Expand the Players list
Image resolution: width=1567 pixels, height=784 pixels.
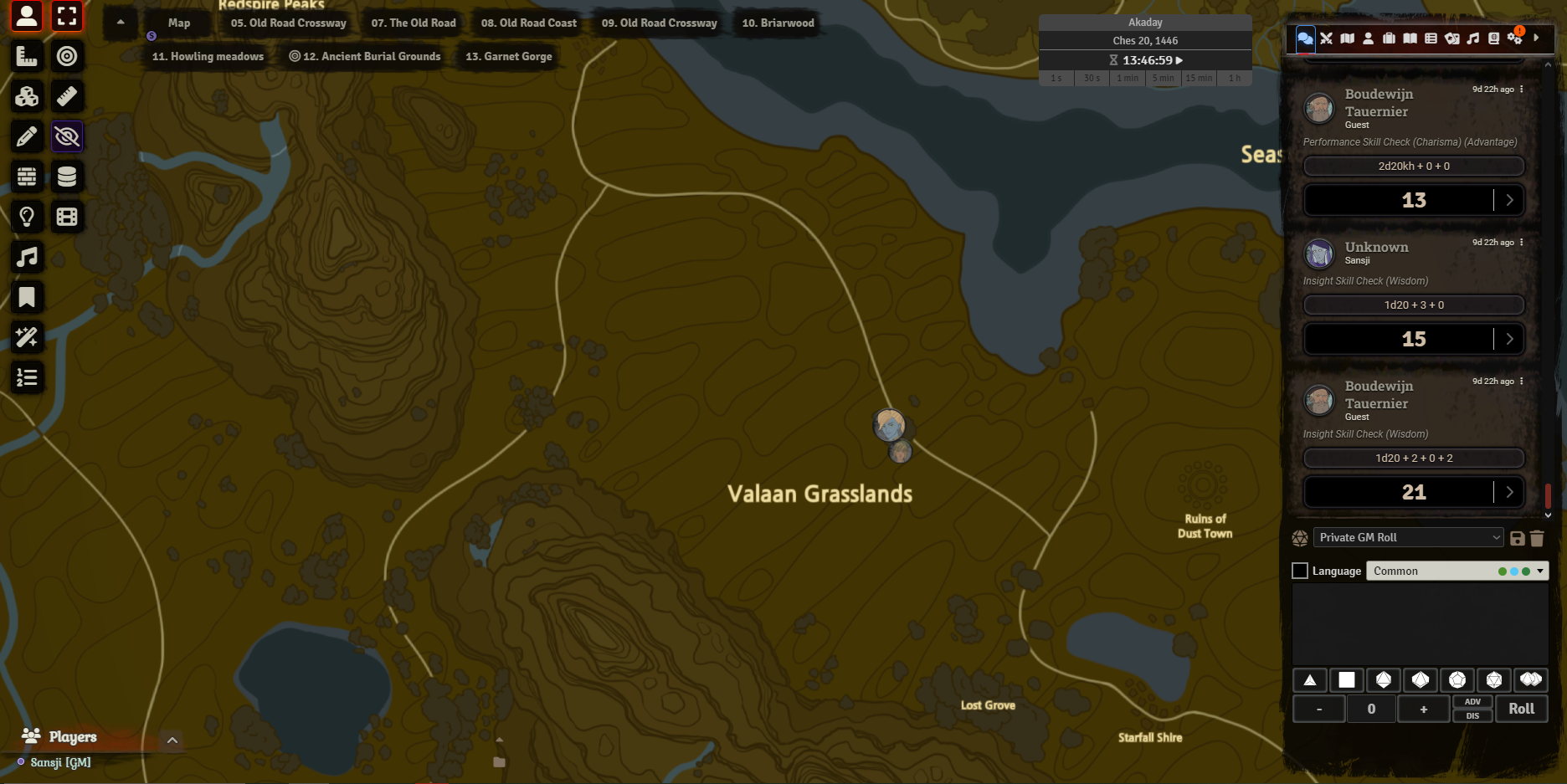point(172,740)
